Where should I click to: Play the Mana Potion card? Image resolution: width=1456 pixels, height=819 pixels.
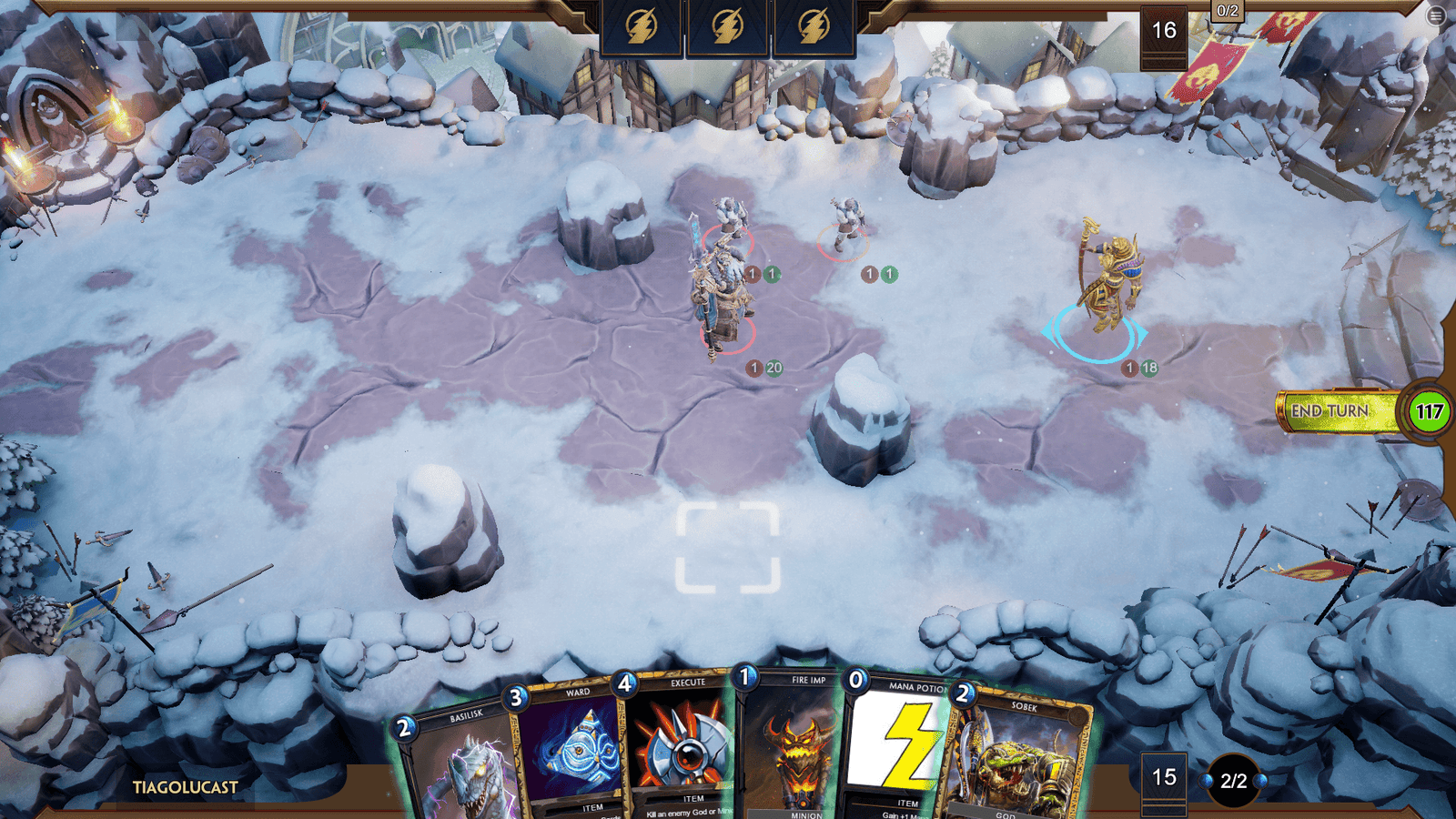(901, 746)
